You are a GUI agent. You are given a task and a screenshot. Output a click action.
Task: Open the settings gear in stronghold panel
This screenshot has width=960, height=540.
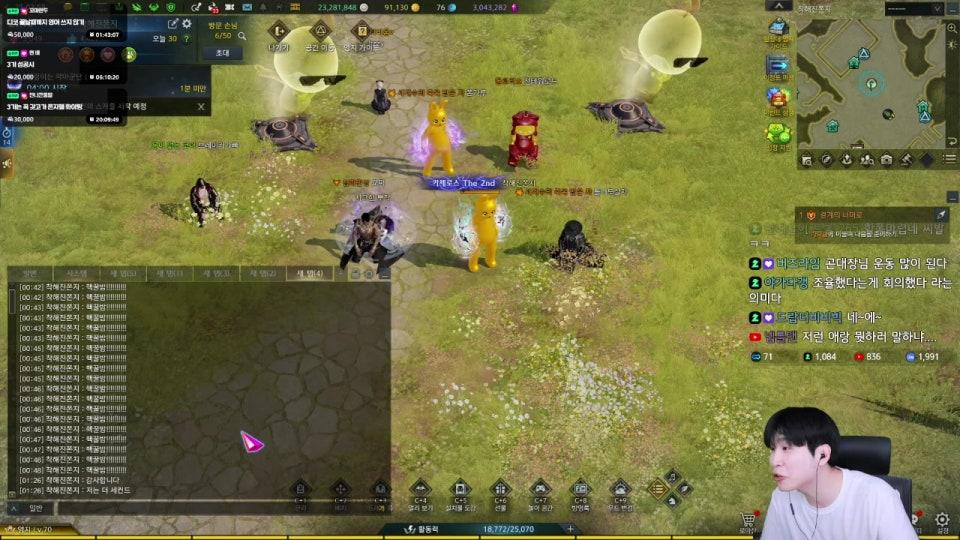click(x=187, y=23)
